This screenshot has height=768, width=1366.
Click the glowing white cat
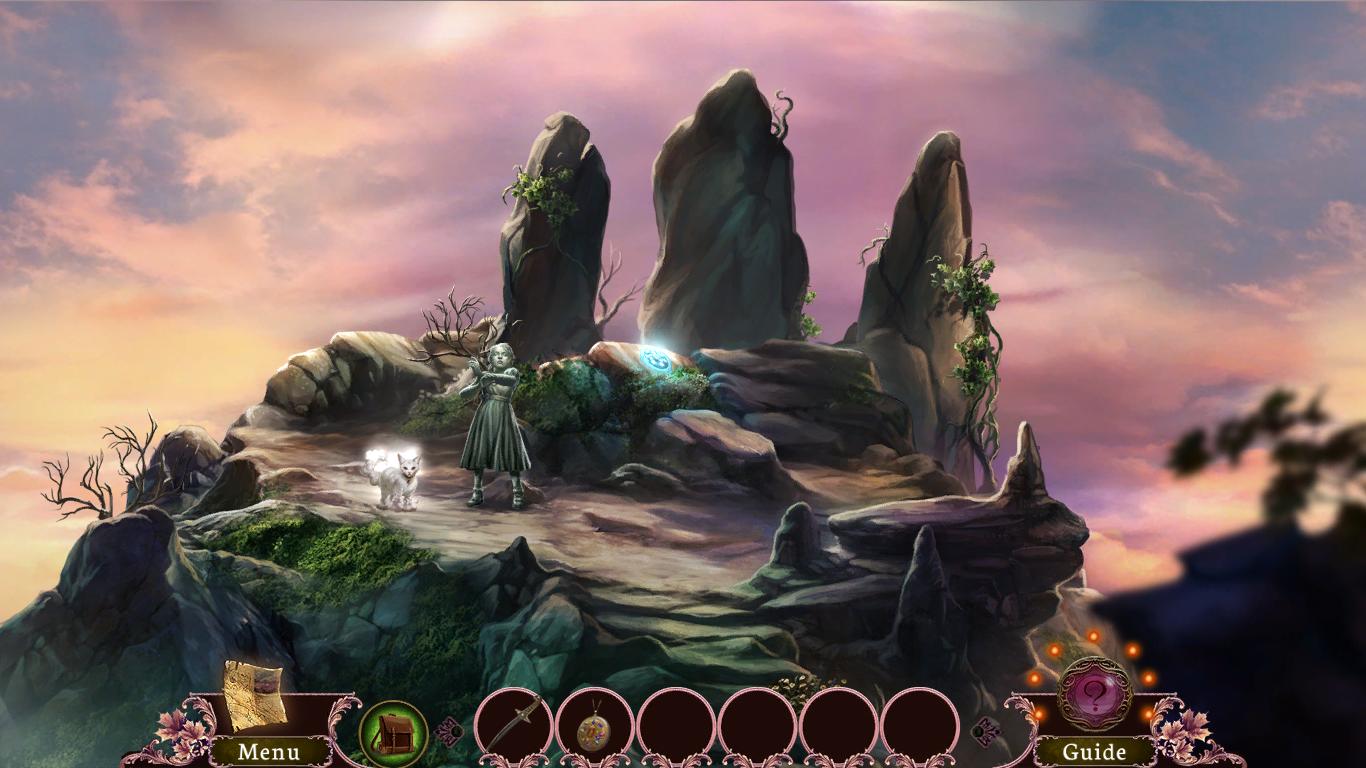[x=399, y=478]
